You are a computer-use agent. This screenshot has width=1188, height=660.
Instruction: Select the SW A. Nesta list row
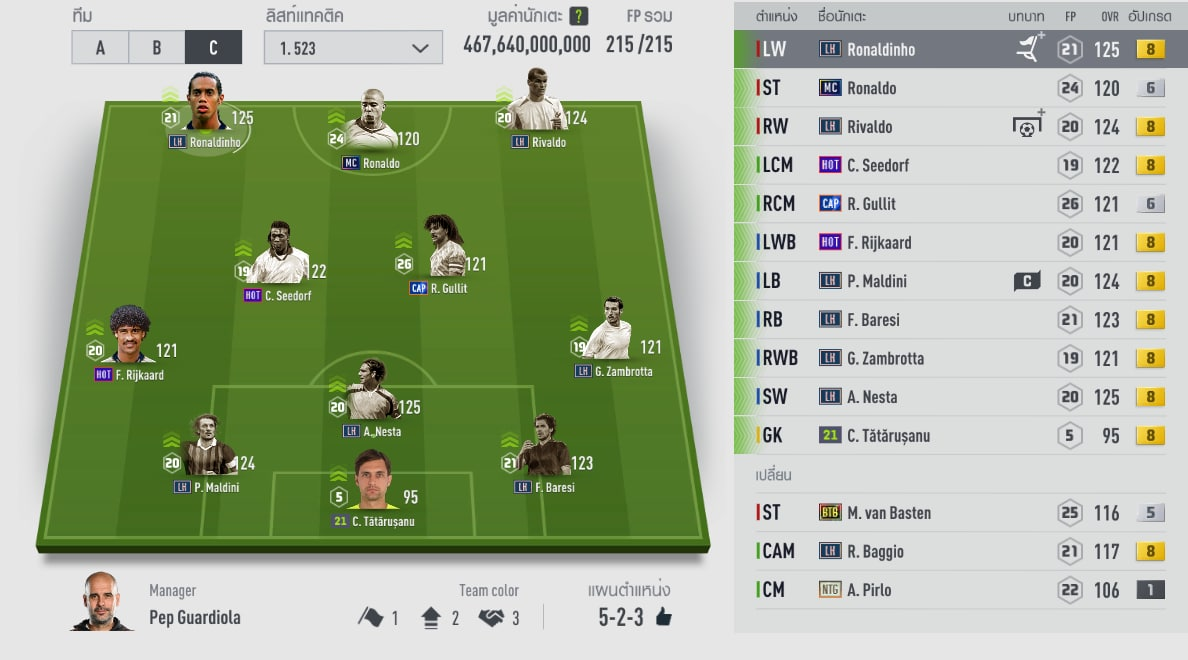tap(960, 397)
